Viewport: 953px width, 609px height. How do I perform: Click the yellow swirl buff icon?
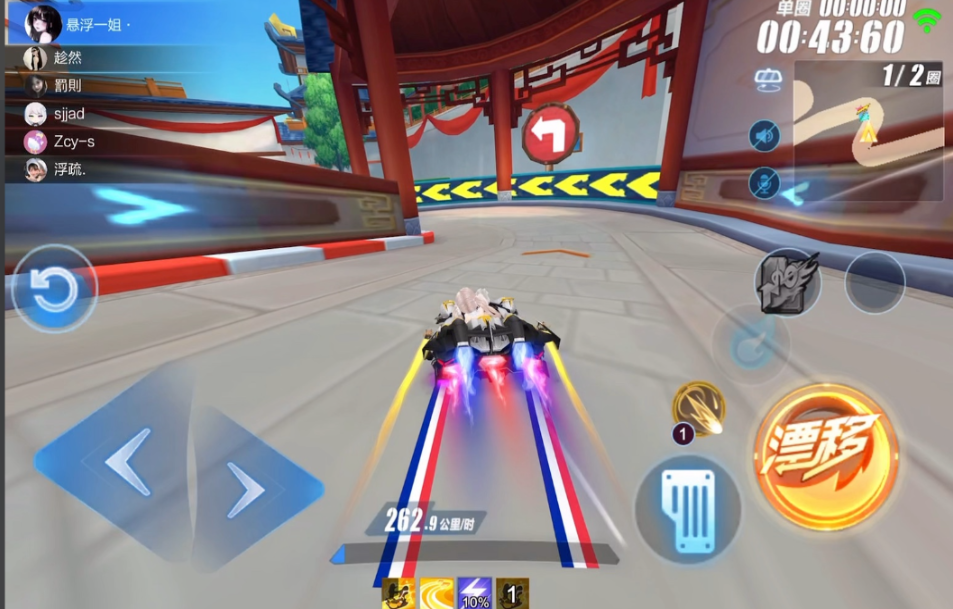(x=436, y=594)
